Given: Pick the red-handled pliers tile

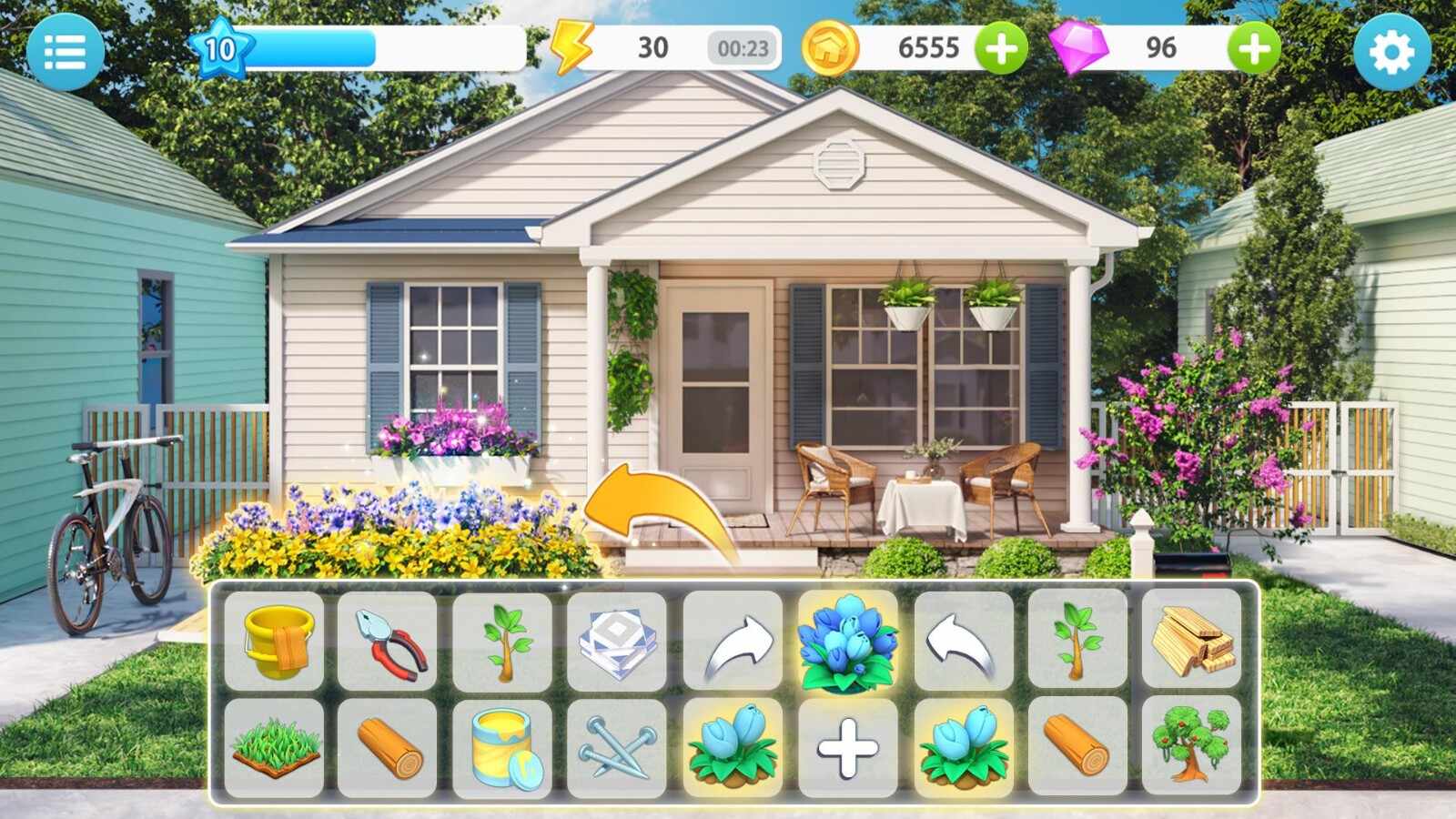Looking at the screenshot, I should click(389, 640).
